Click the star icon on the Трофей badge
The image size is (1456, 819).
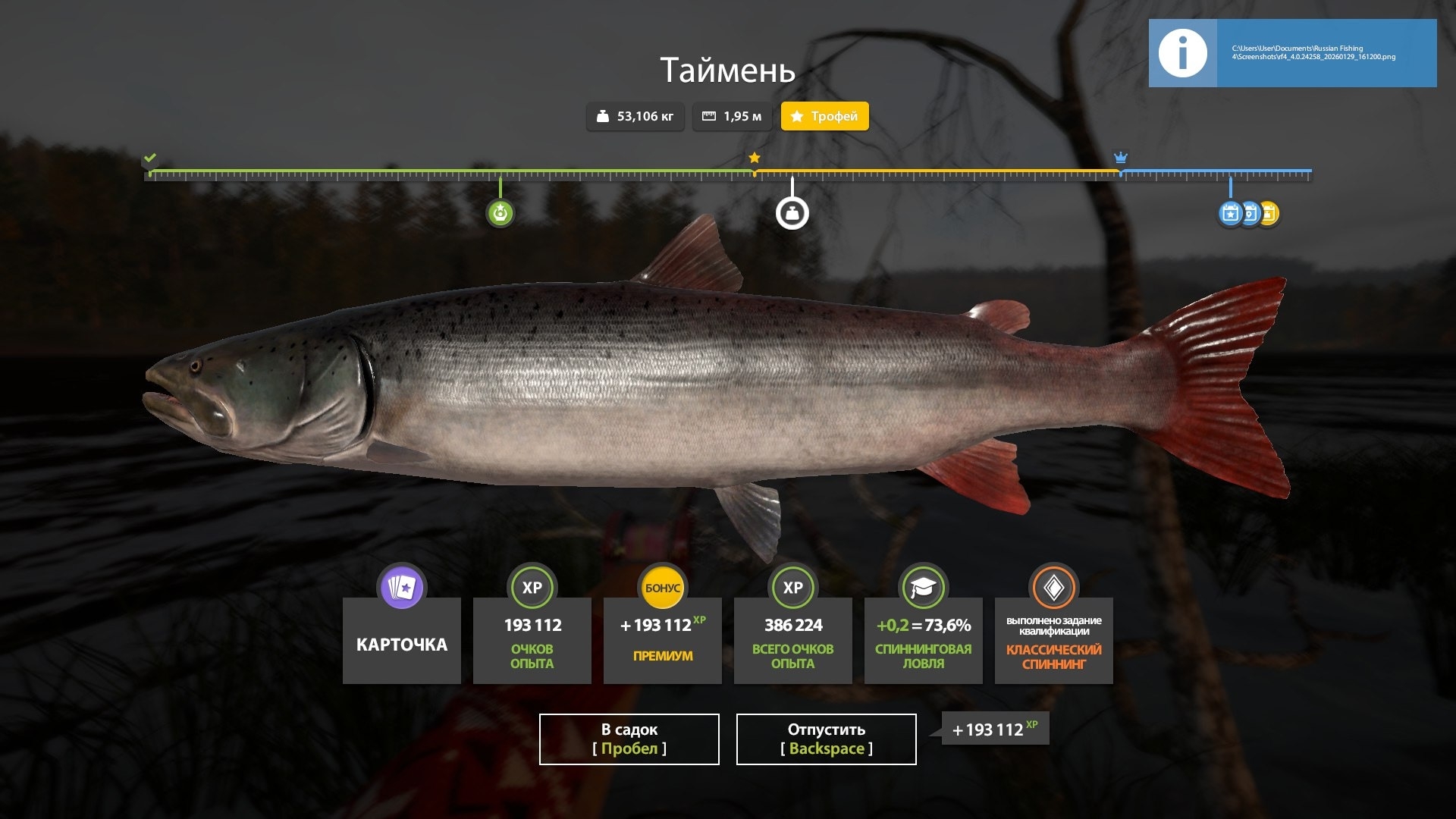[795, 117]
